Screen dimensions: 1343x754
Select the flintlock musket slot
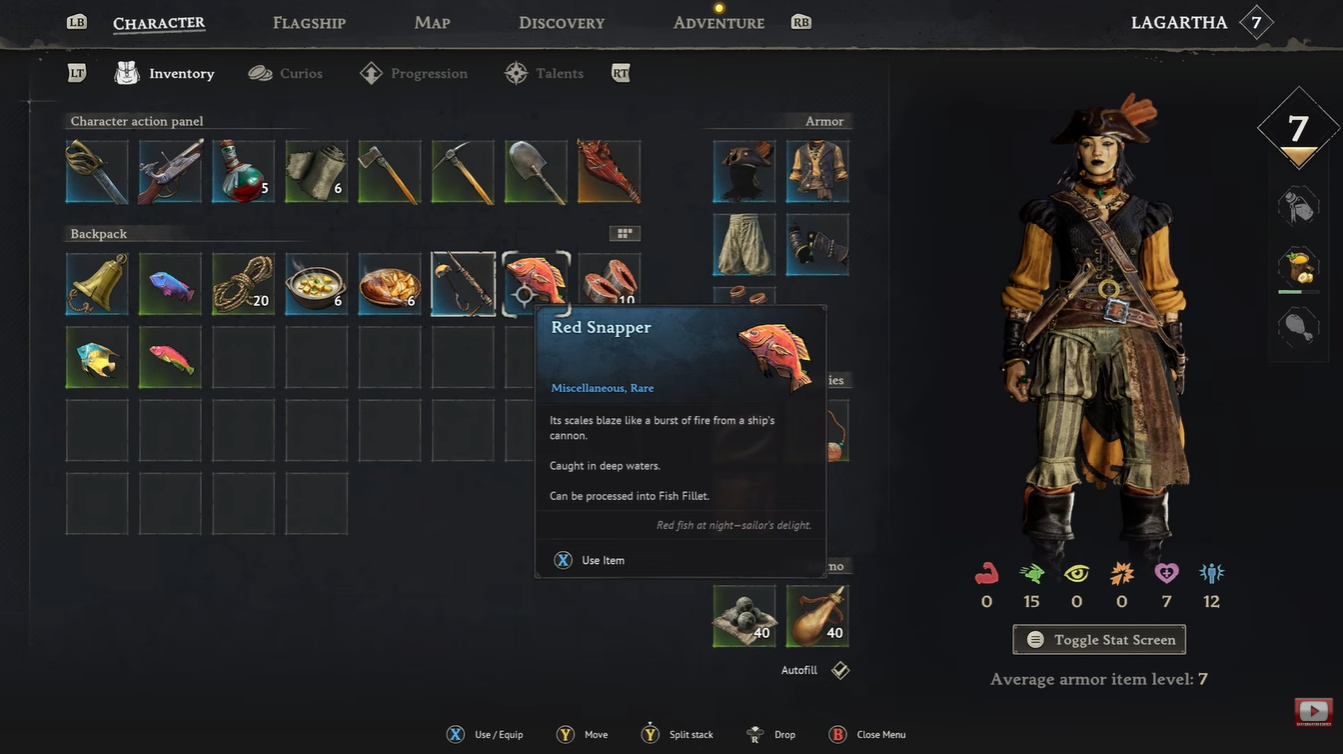[170, 172]
